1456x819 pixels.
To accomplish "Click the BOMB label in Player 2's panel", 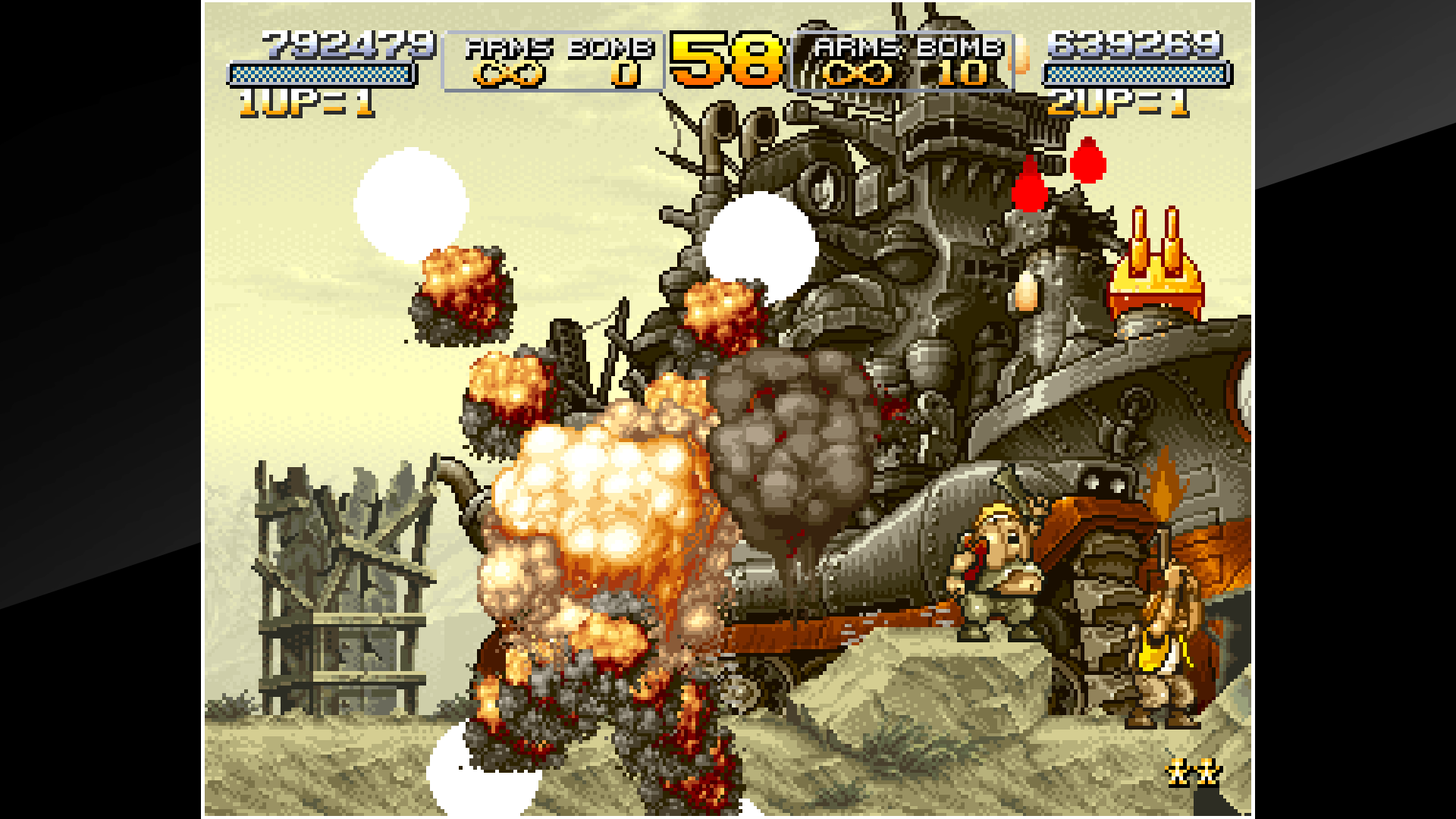I will pos(959,47).
